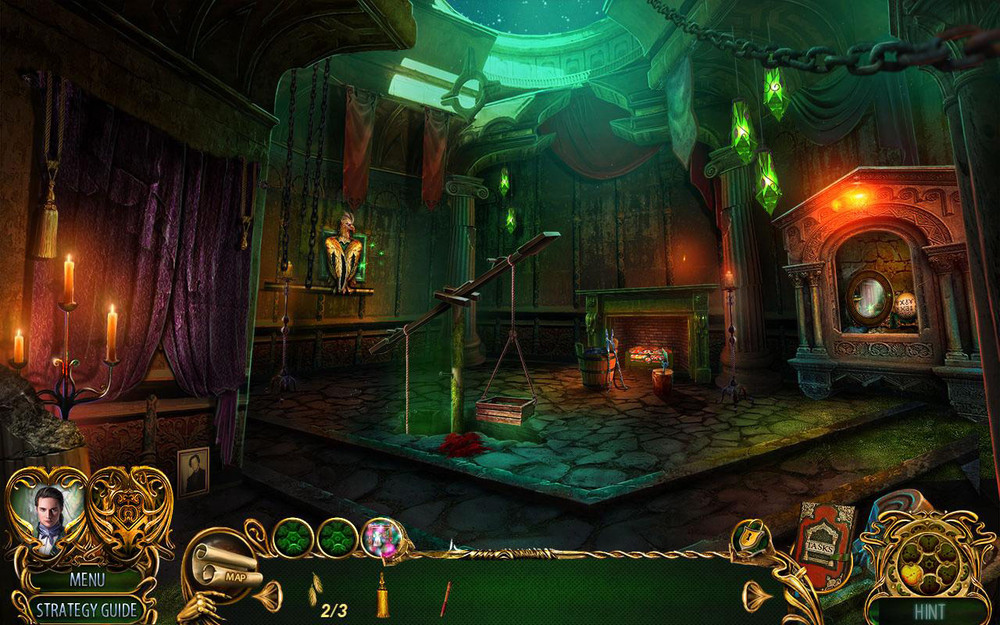Open the Strategy Guide

(x=87, y=609)
